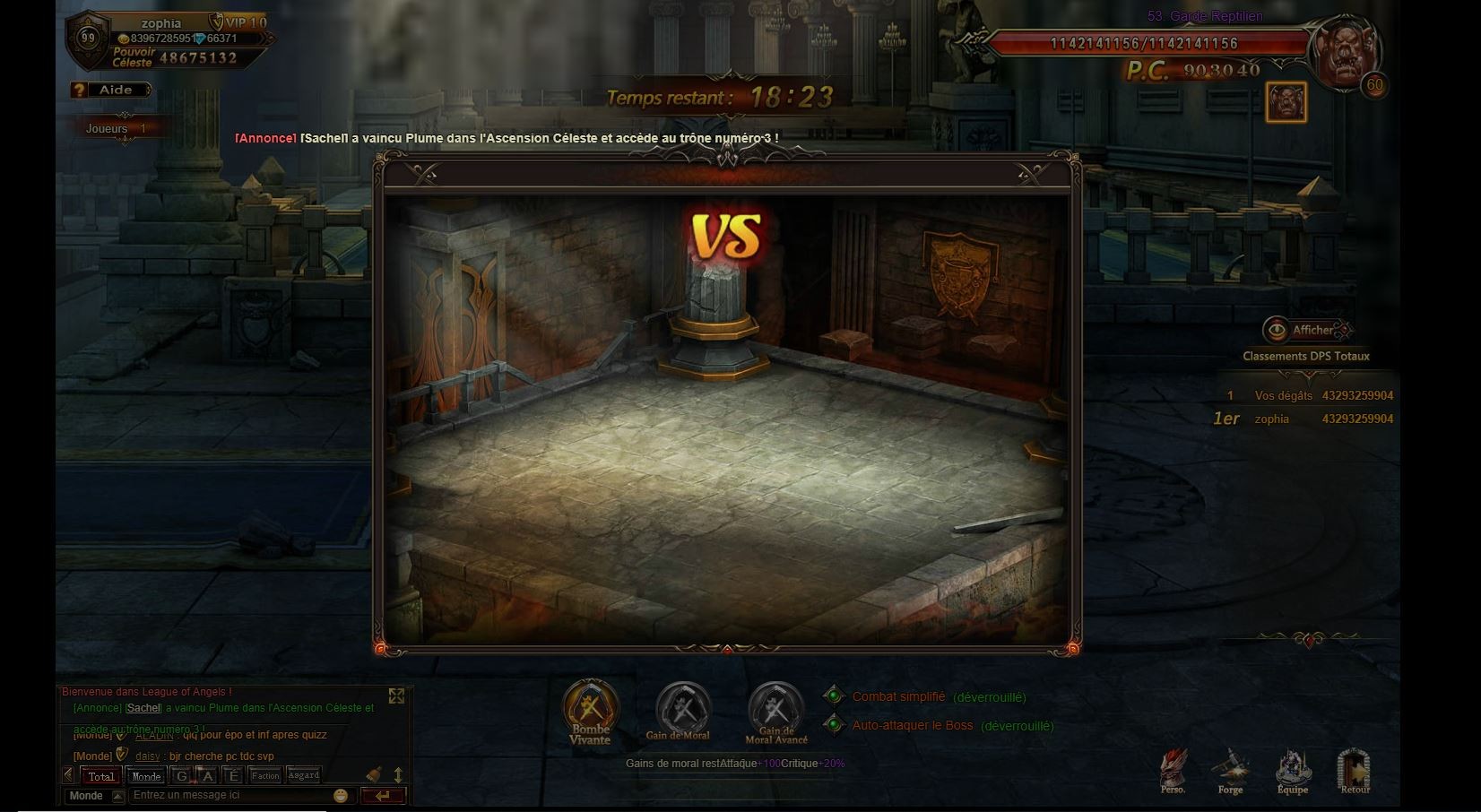1481x812 pixels.
Task: Open the emoji smiley picker
Action: [341, 796]
